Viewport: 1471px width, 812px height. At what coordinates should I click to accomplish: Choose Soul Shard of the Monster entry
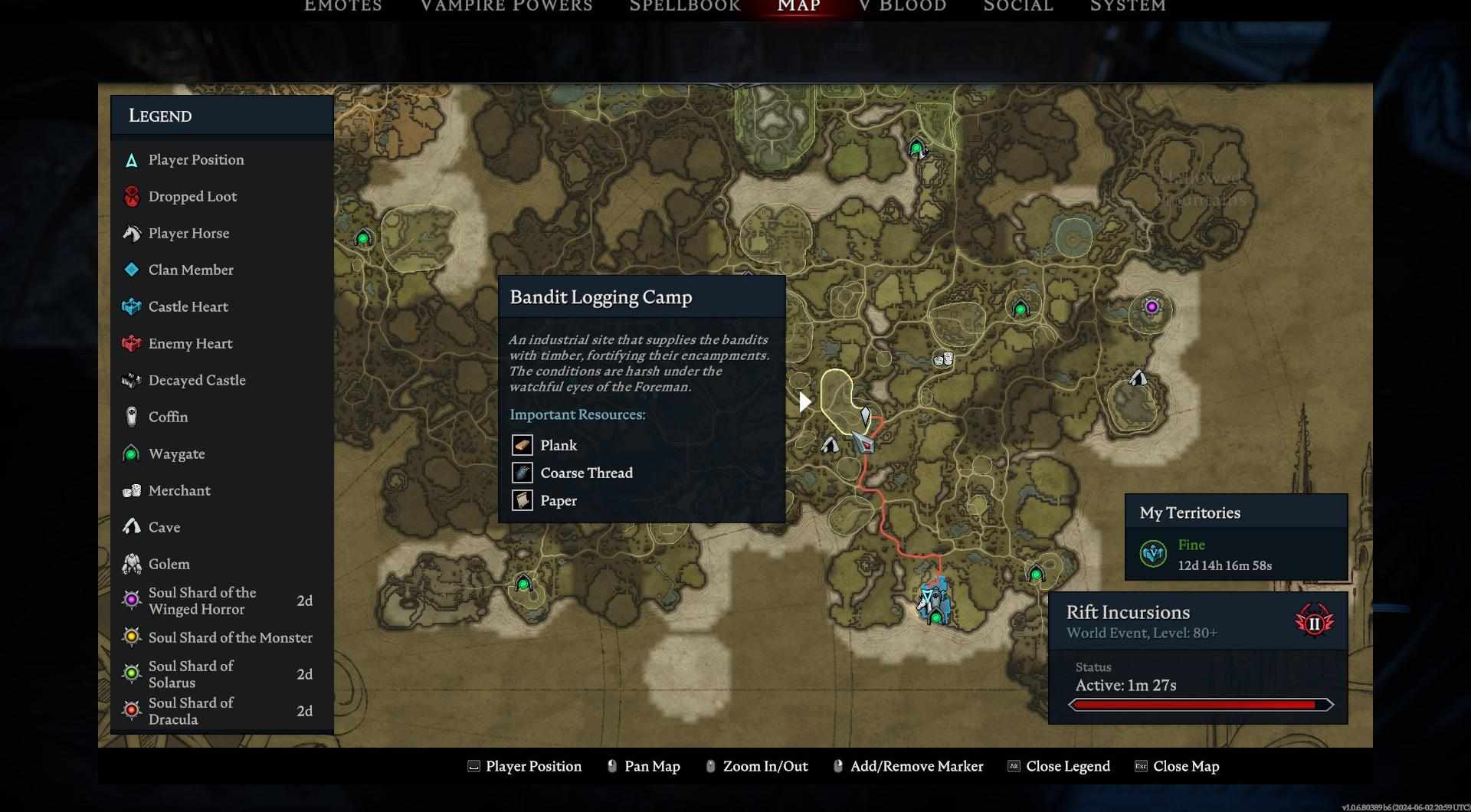[x=230, y=637]
